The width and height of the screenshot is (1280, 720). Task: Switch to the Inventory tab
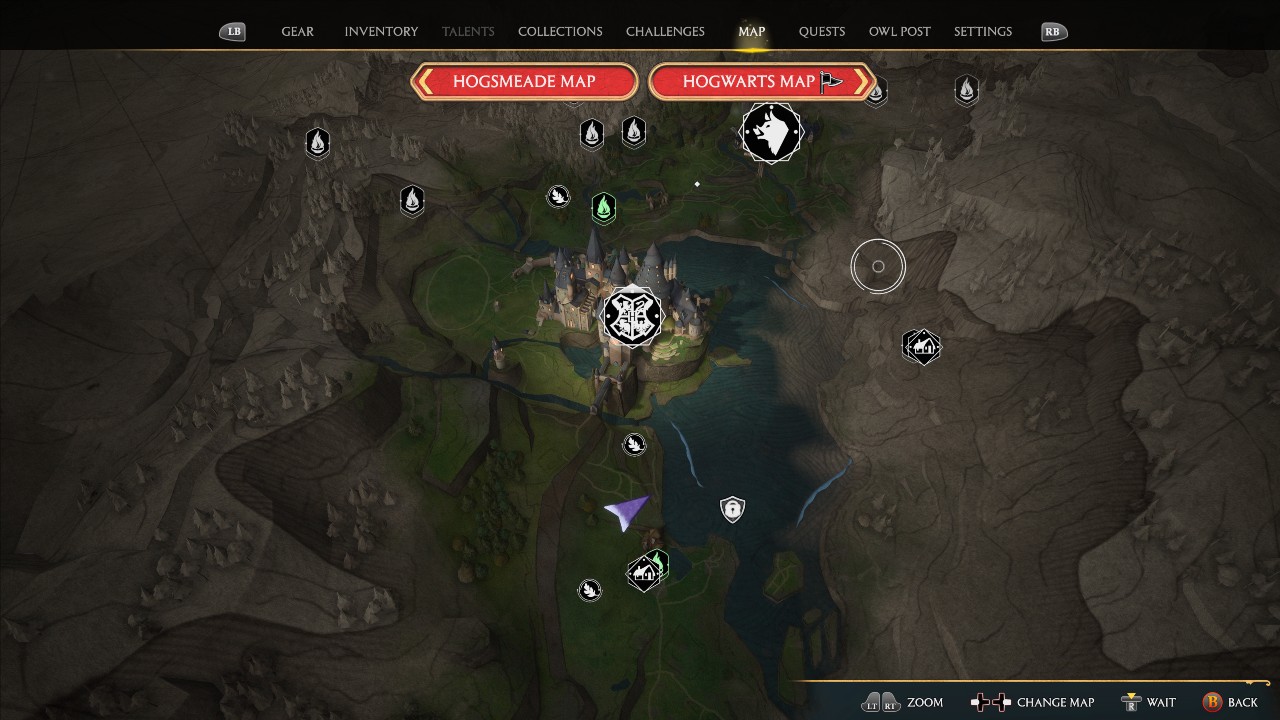pyautogui.click(x=381, y=32)
